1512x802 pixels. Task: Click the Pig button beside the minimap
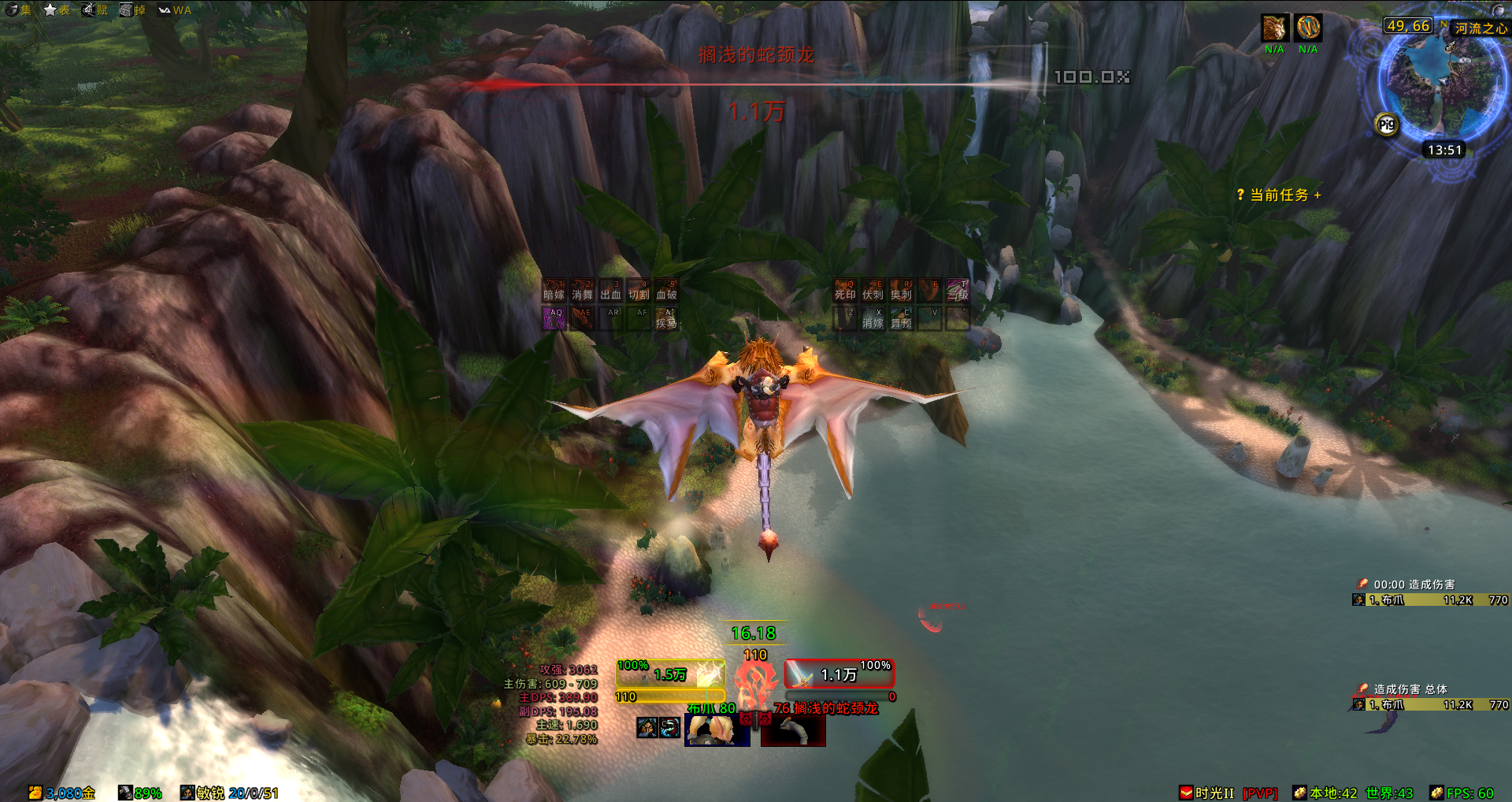1387,124
